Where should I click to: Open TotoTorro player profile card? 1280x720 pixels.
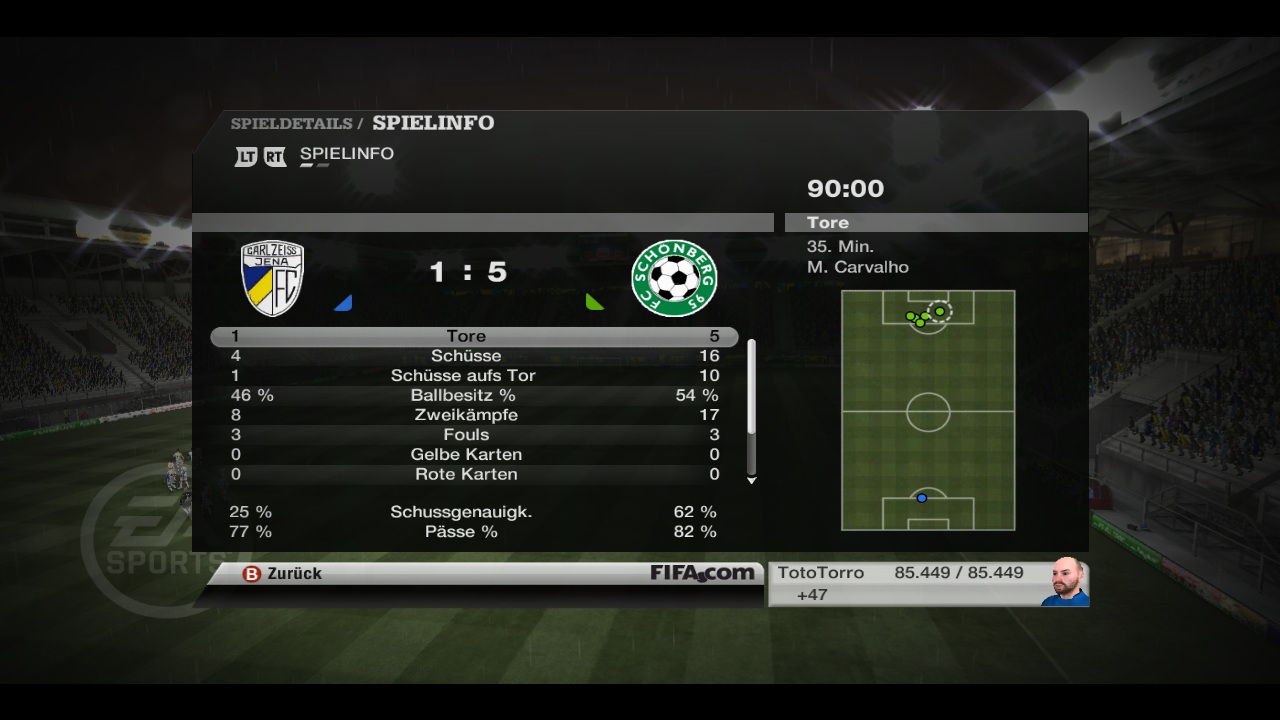[x=927, y=583]
